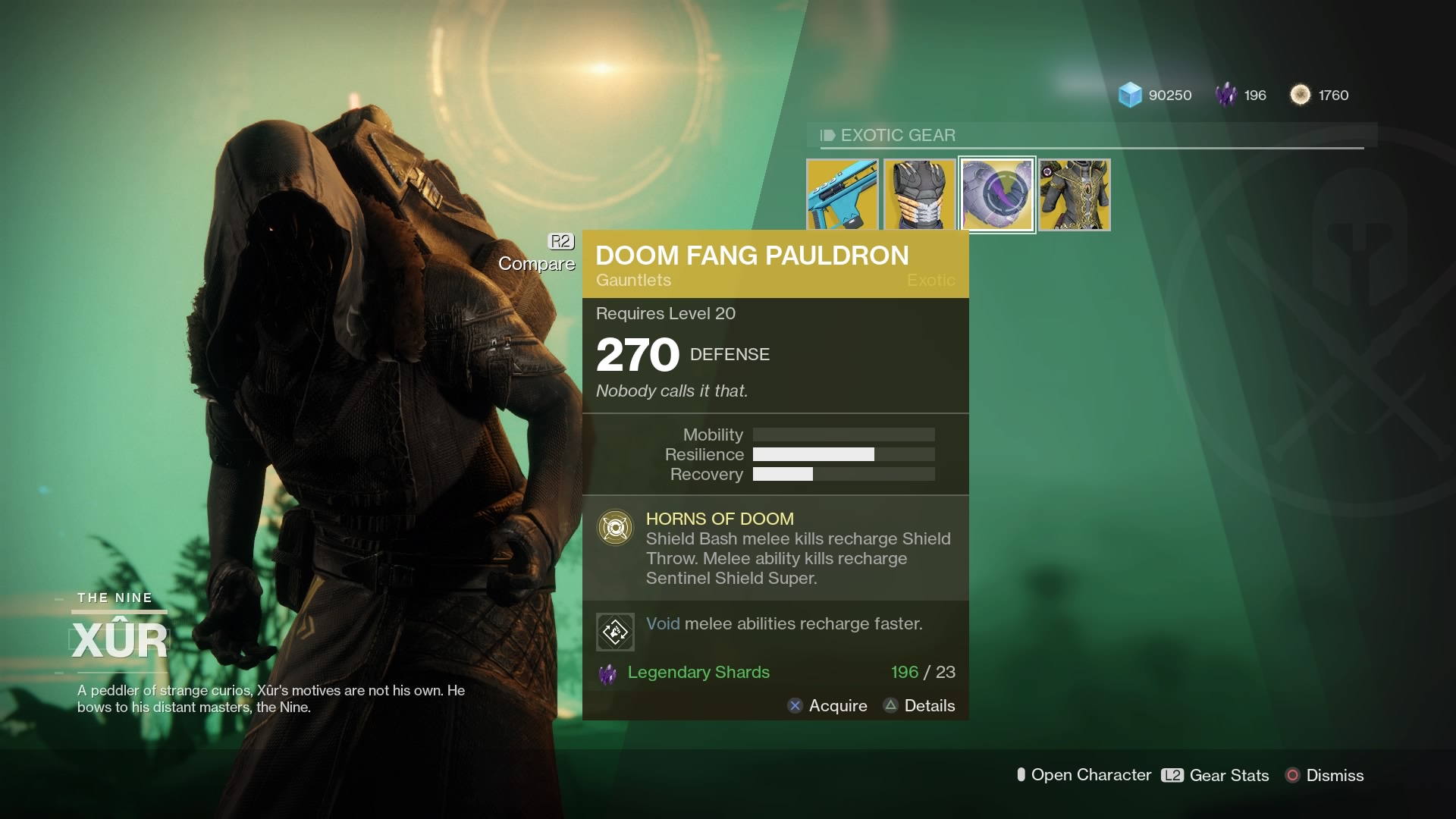The width and height of the screenshot is (1456, 819).
Task: Open the Details panel
Action: (x=918, y=705)
